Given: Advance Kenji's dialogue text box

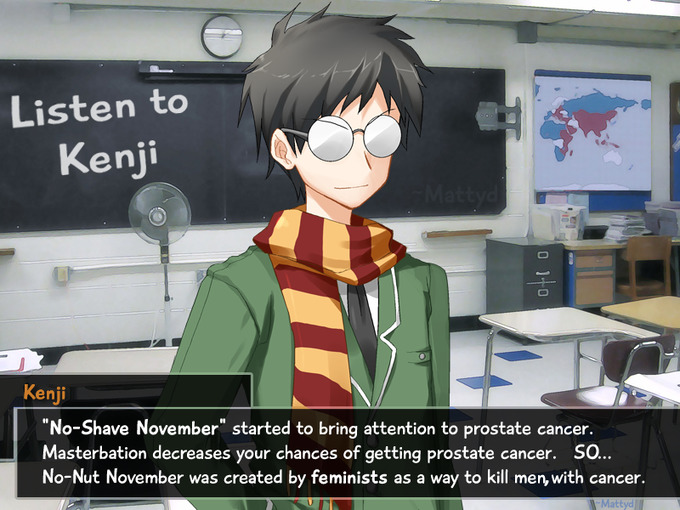Looking at the screenshot, I should tap(340, 452).
